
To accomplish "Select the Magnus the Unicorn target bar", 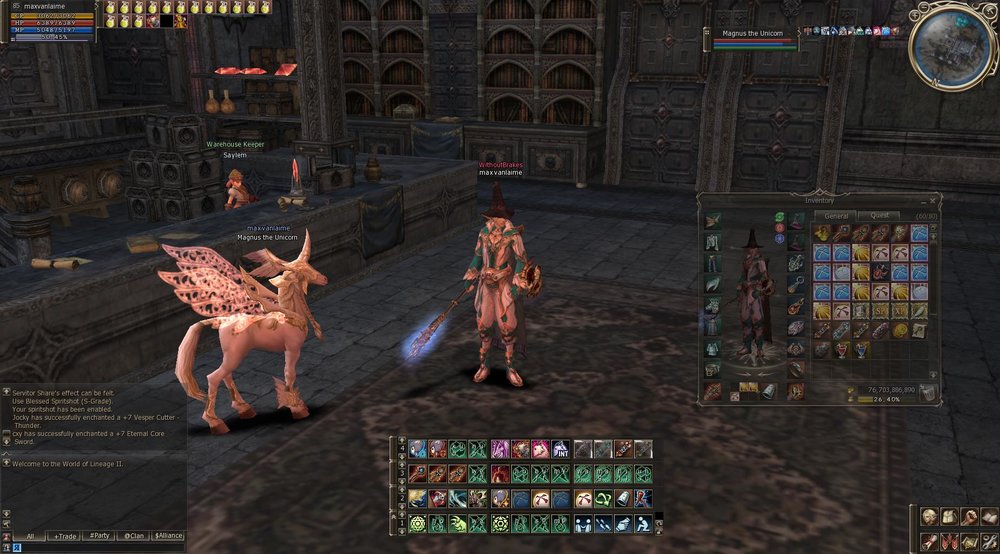I will [756, 38].
